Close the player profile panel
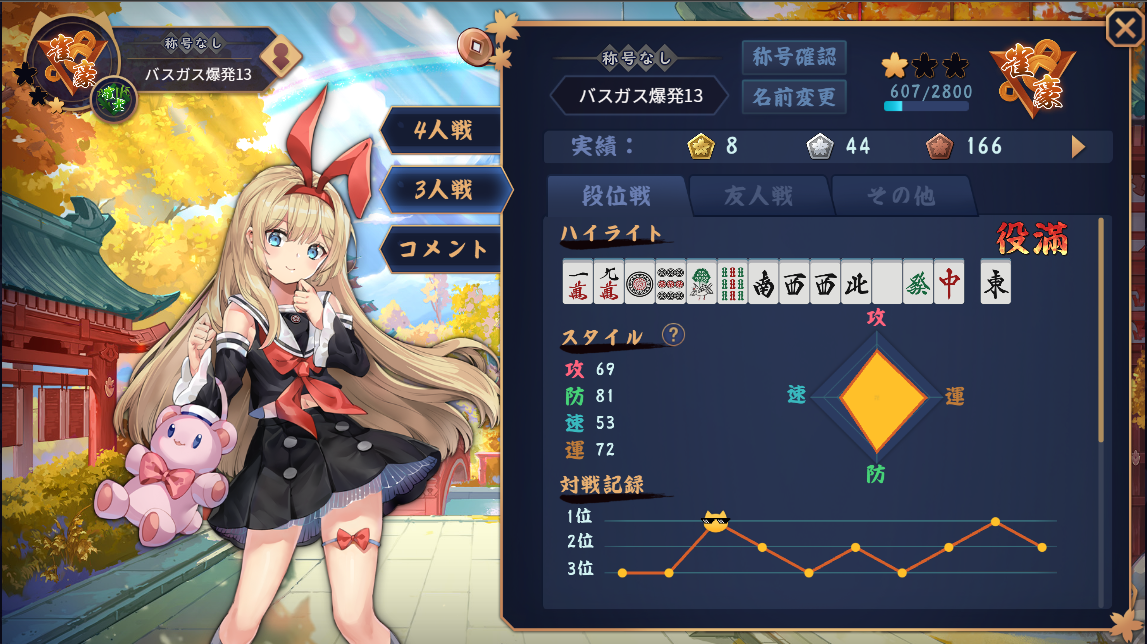Viewport: 1147px width, 644px height. click(1122, 29)
